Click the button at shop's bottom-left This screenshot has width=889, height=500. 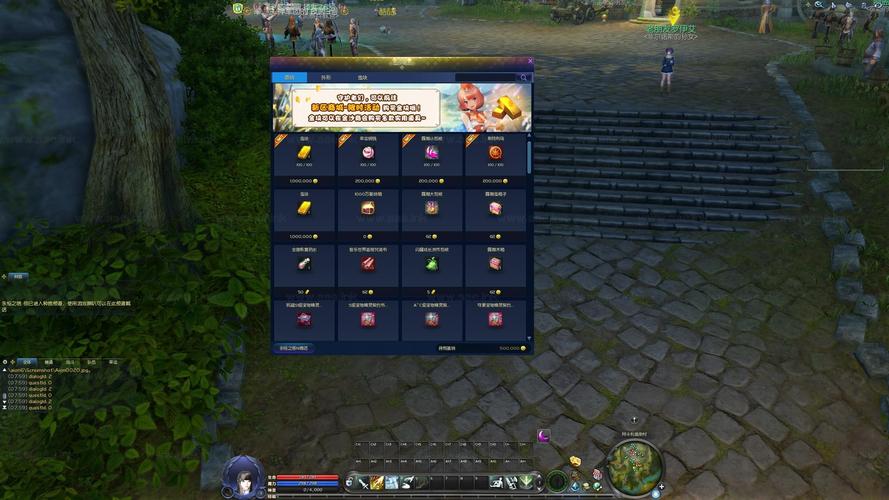pyautogui.click(x=294, y=348)
